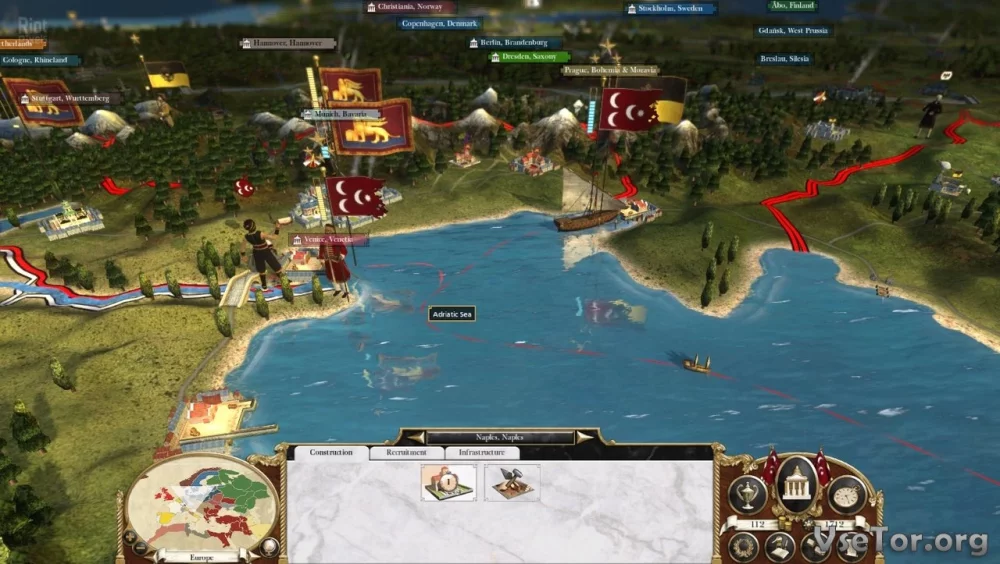The height and width of the screenshot is (564, 1000).
Task: Choose the domed building construction option
Action: [x=448, y=482]
